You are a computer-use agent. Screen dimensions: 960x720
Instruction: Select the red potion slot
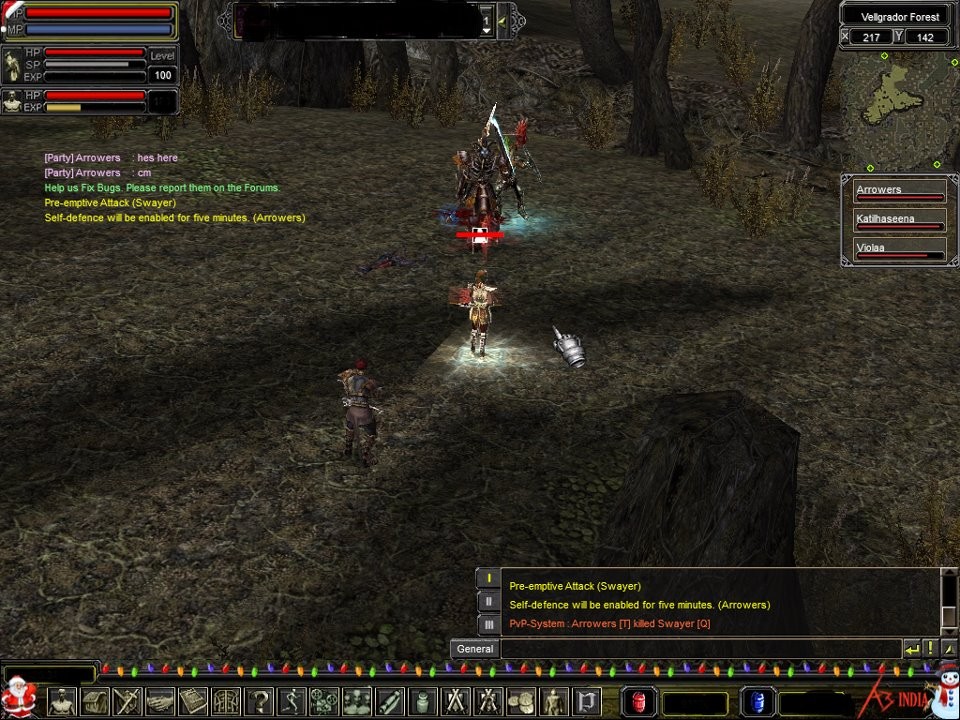click(639, 701)
